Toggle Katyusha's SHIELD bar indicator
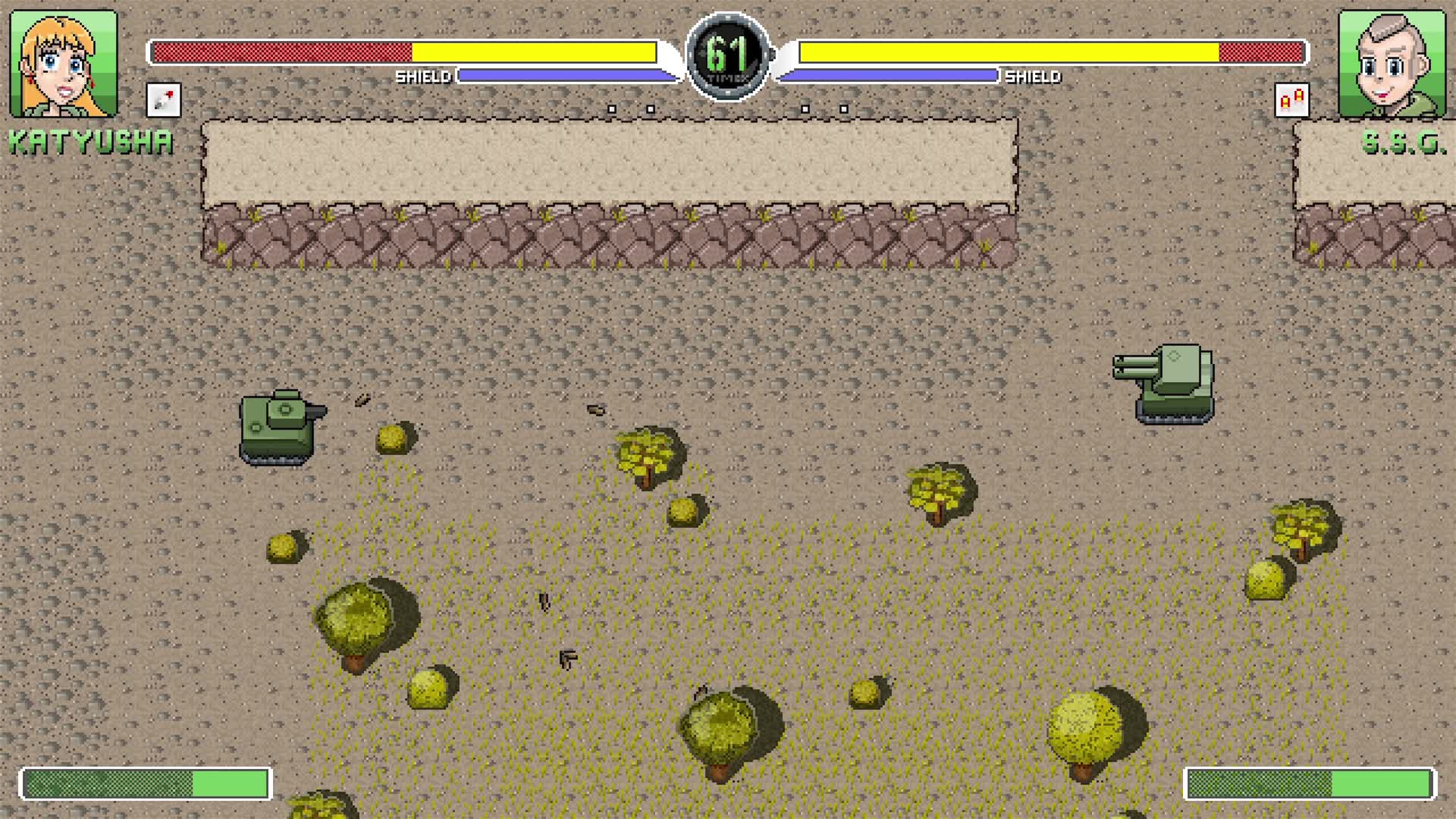This screenshot has height=819, width=1456. [x=569, y=76]
